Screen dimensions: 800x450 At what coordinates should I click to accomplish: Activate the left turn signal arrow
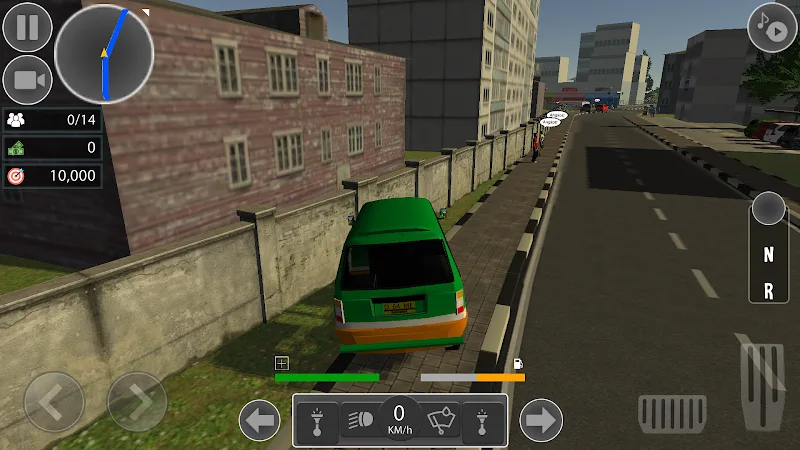pos(260,420)
